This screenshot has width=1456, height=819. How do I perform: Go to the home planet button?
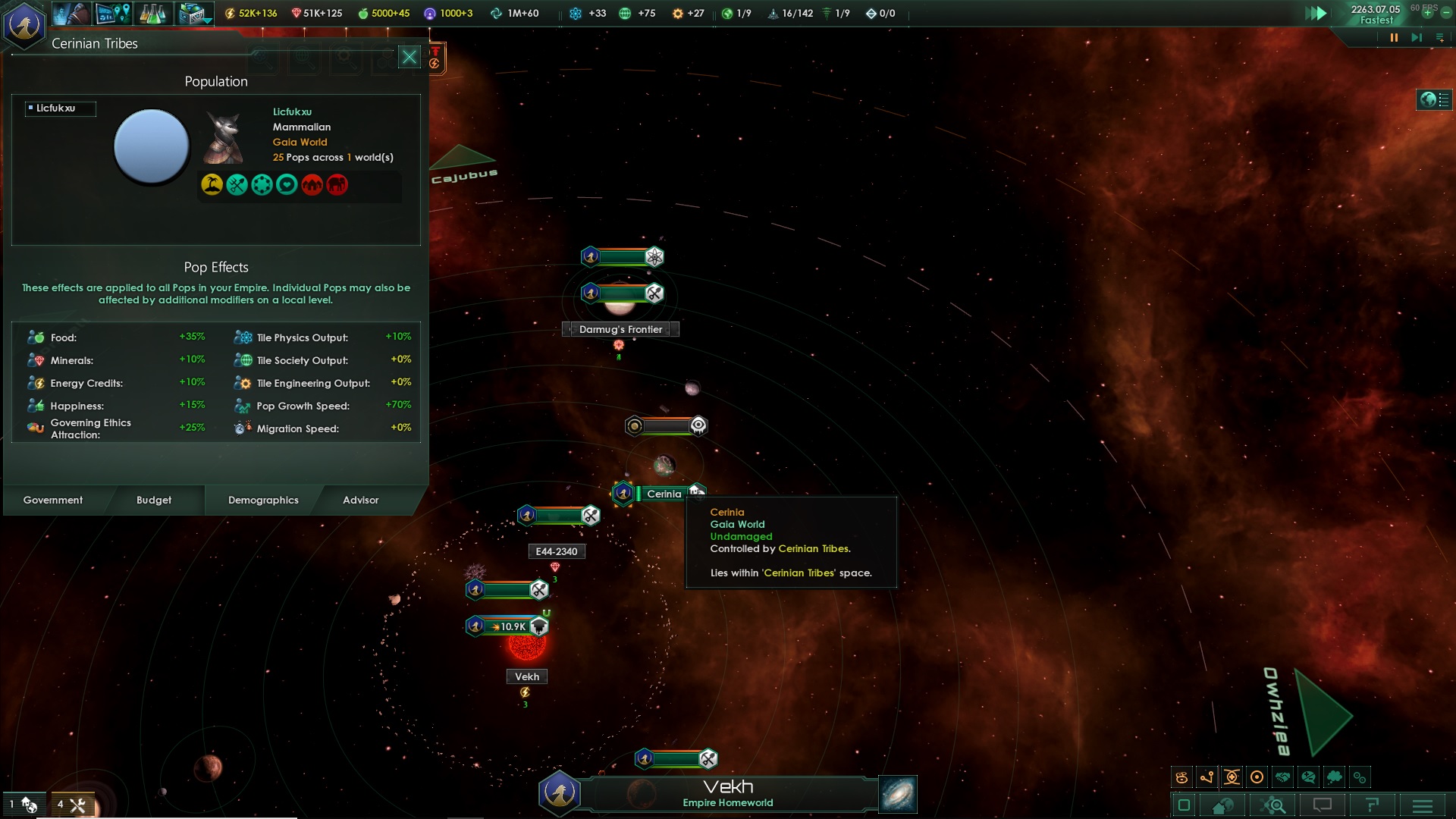tap(1222, 805)
